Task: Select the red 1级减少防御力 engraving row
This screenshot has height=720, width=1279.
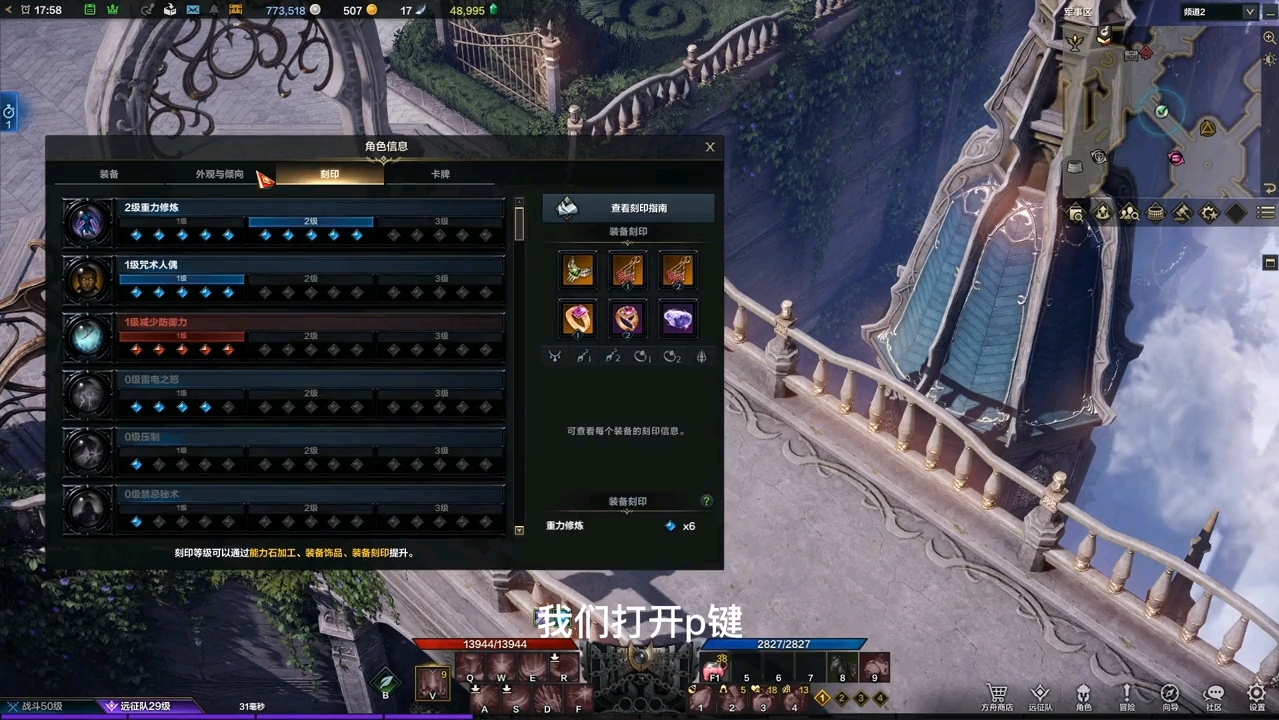Action: tap(310, 336)
